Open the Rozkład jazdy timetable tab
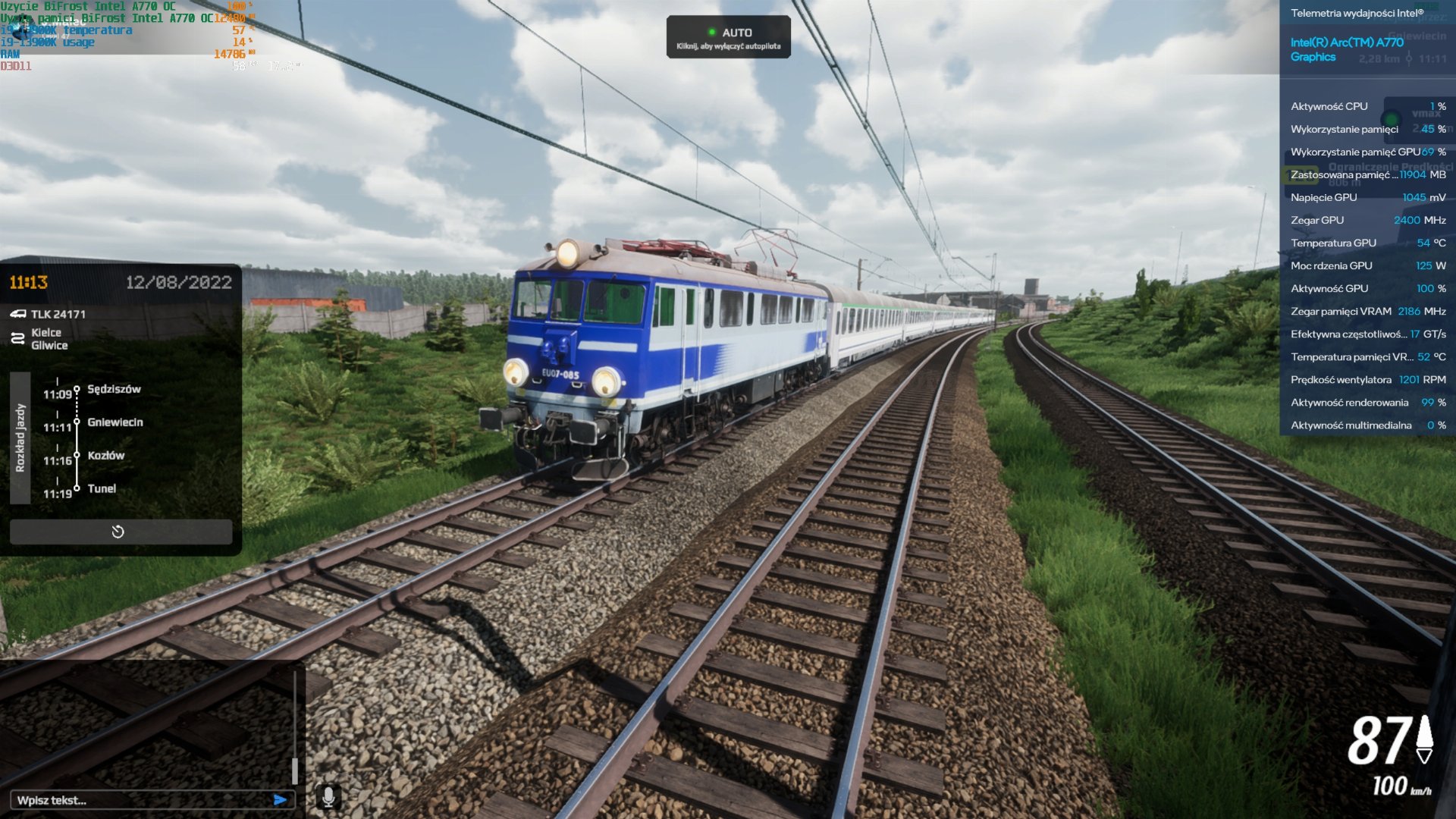The image size is (1456, 819). pyautogui.click(x=20, y=438)
